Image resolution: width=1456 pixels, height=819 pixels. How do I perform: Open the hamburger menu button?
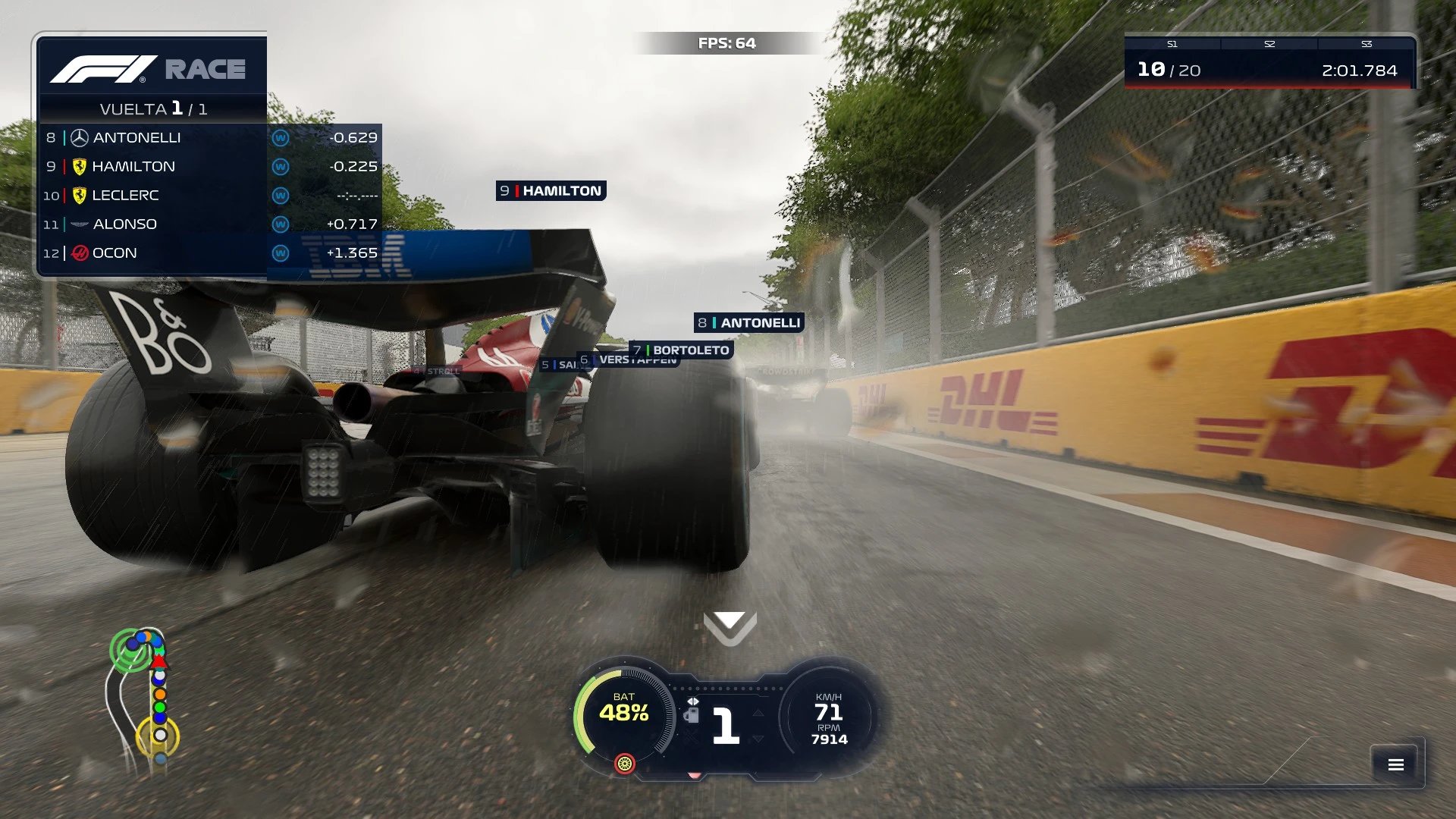pos(1395,764)
